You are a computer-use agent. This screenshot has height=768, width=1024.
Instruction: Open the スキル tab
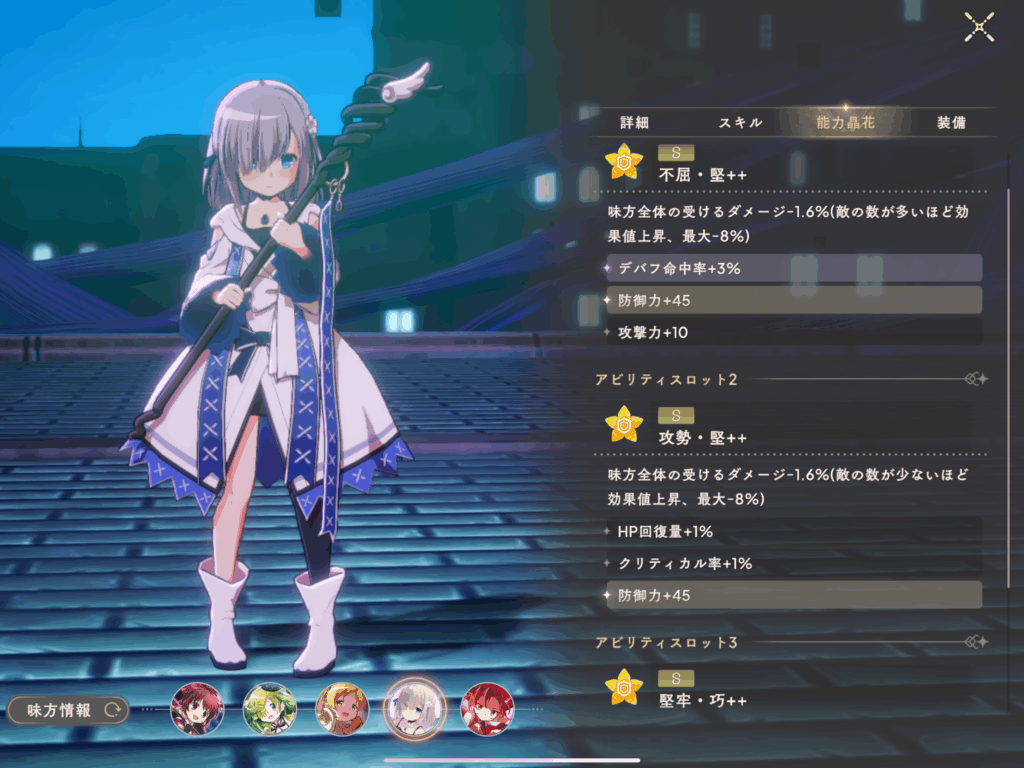(740, 123)
